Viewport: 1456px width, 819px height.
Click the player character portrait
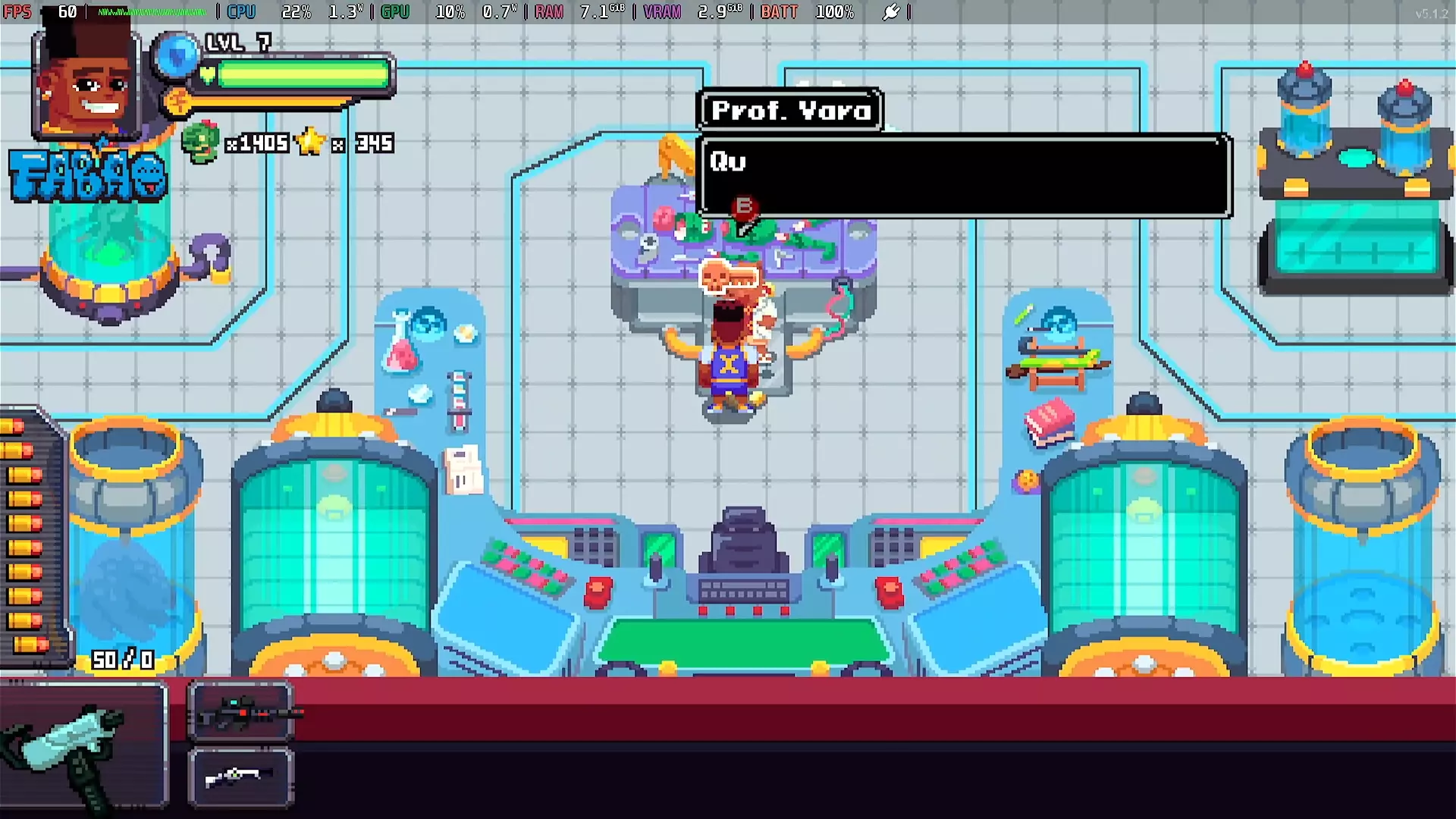tap(86, 81)
